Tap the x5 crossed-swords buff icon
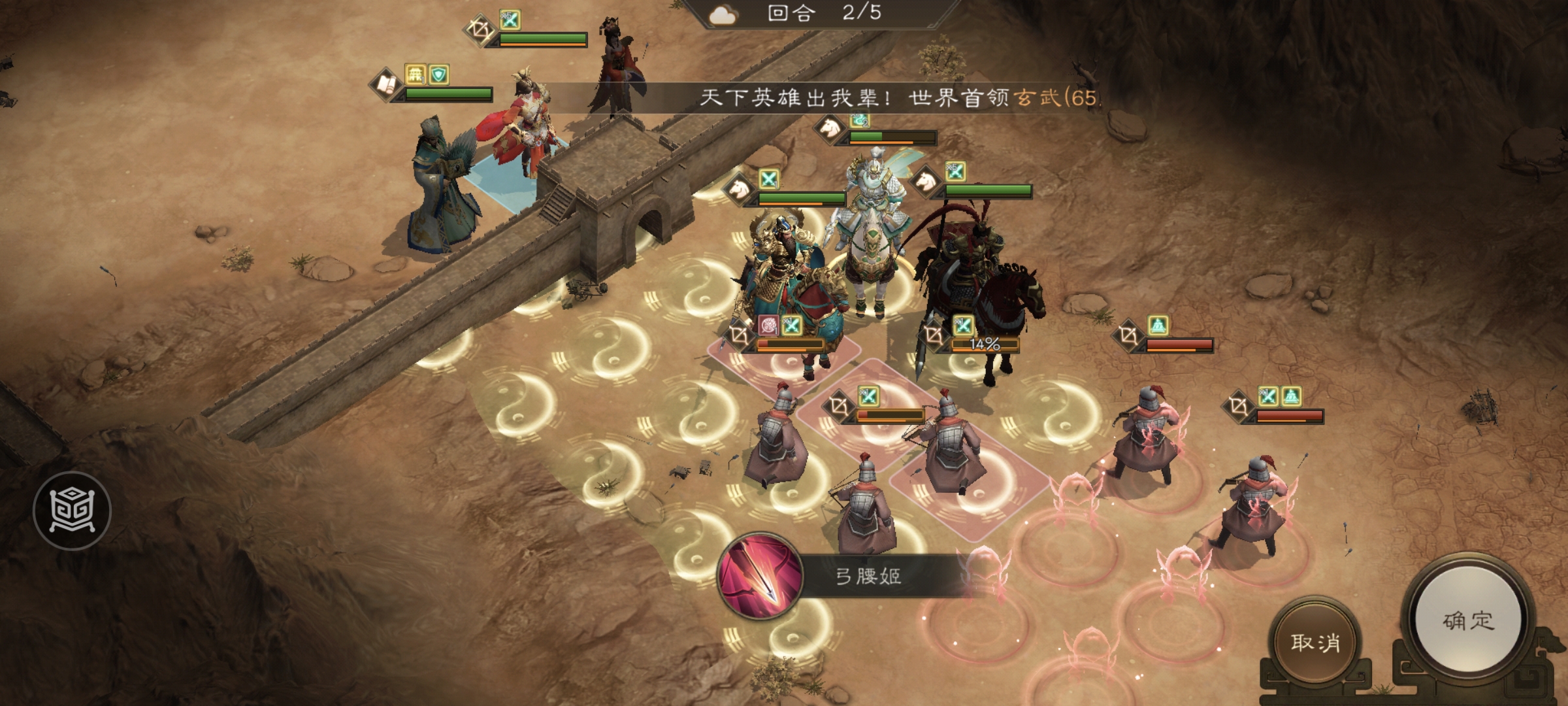The image size is (1568, 706). click(510, 20)
